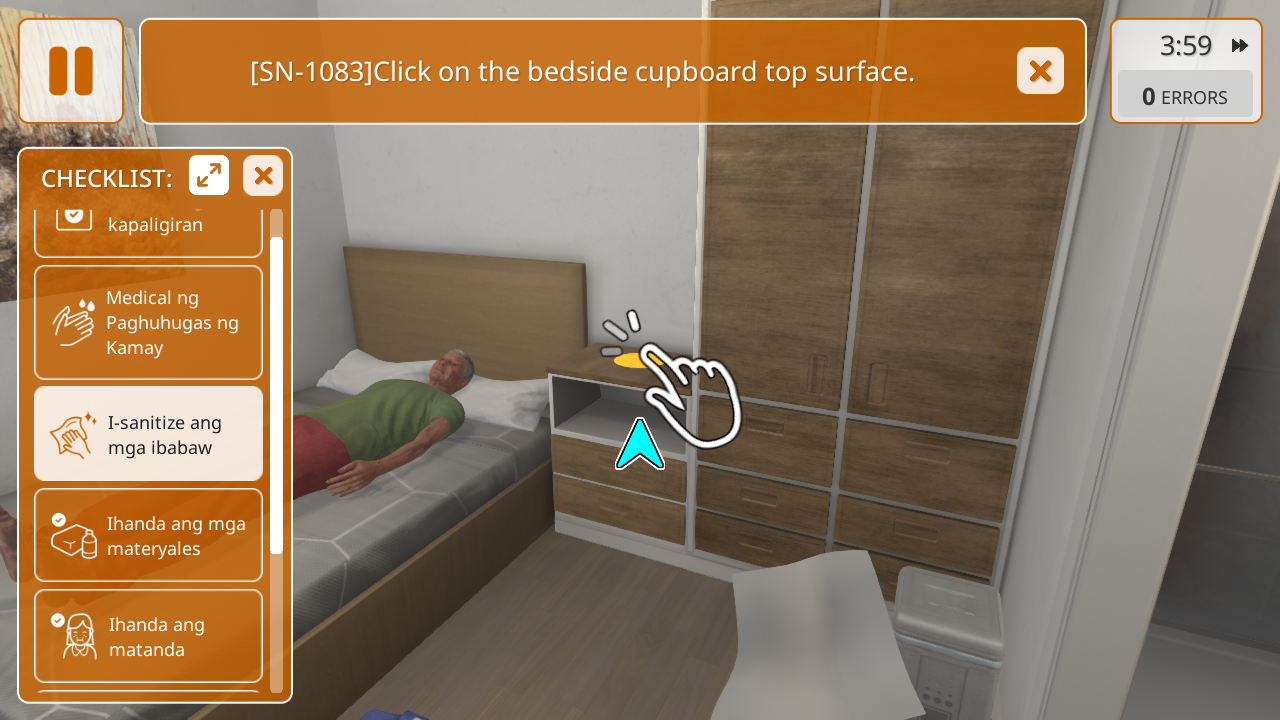The height and width of the screenshot is (720, 1280).
Task: Choose Ihanda ang mga materyales checklist item
Action: 149,535
